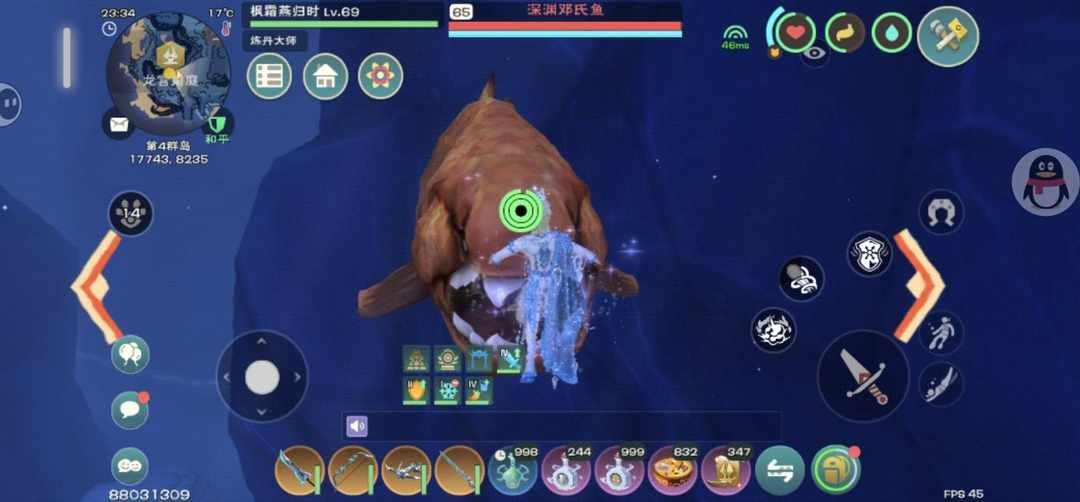
Task: Swap hotbar with the arrows button
Action: pos(779,470)
